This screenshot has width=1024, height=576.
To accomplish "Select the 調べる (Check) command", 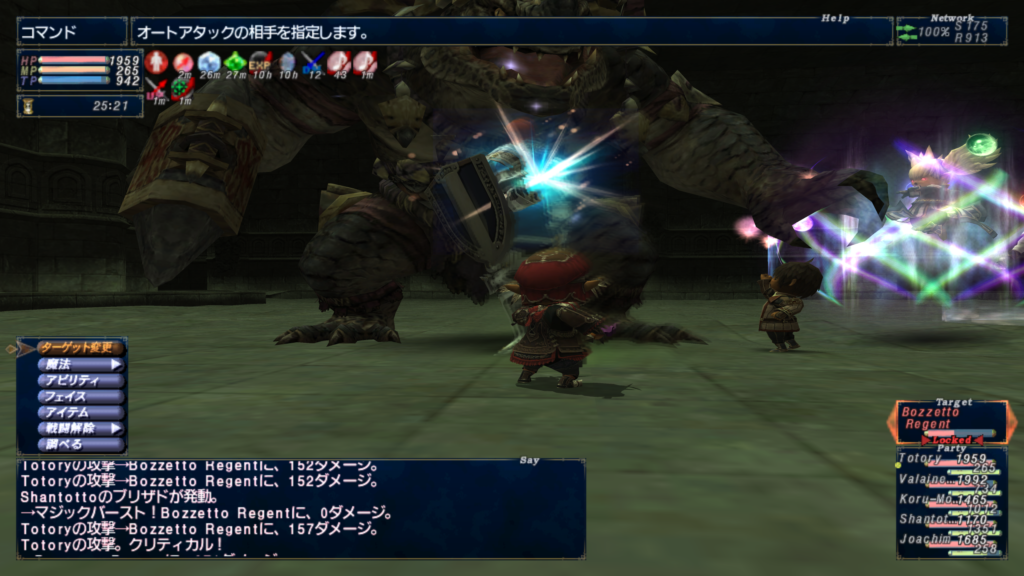I will pyautogui.click(x=80, y=444).
